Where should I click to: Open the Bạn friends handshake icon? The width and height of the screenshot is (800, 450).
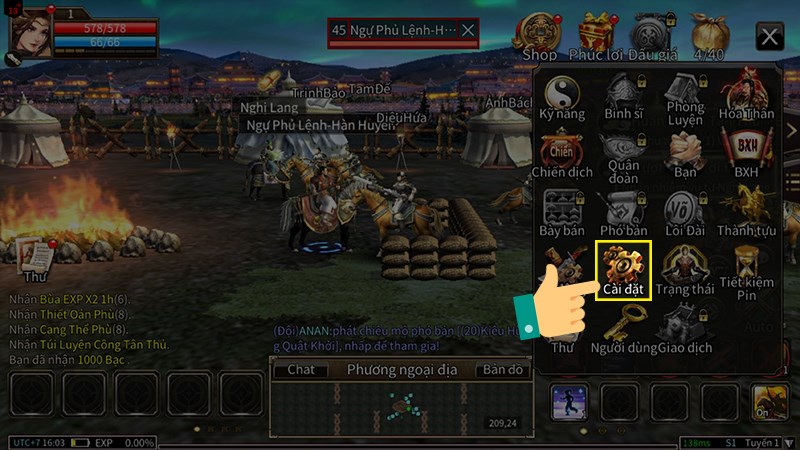coord(685,153)
